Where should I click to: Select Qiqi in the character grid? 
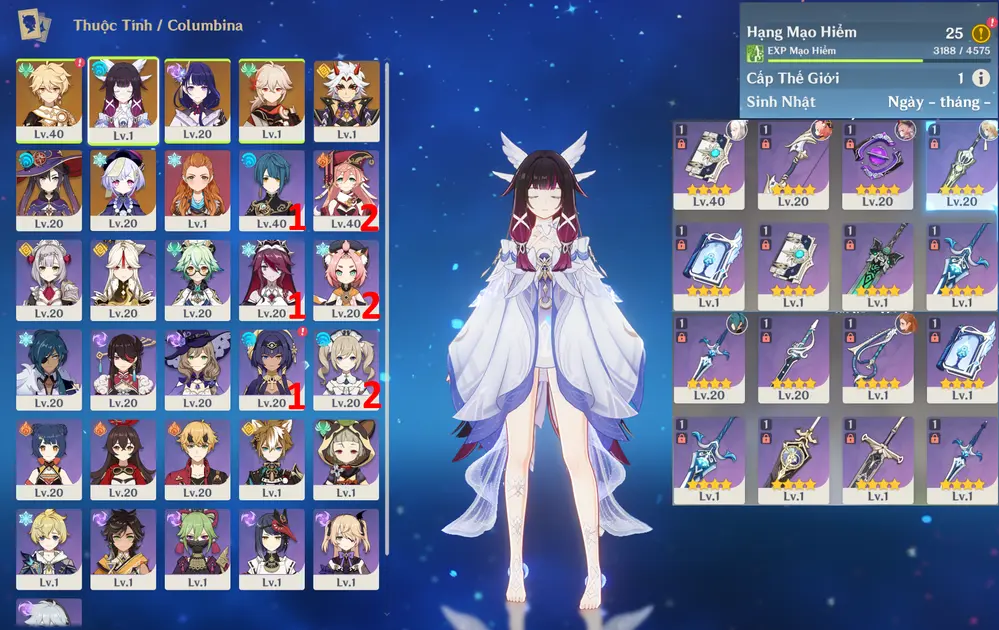123,183
